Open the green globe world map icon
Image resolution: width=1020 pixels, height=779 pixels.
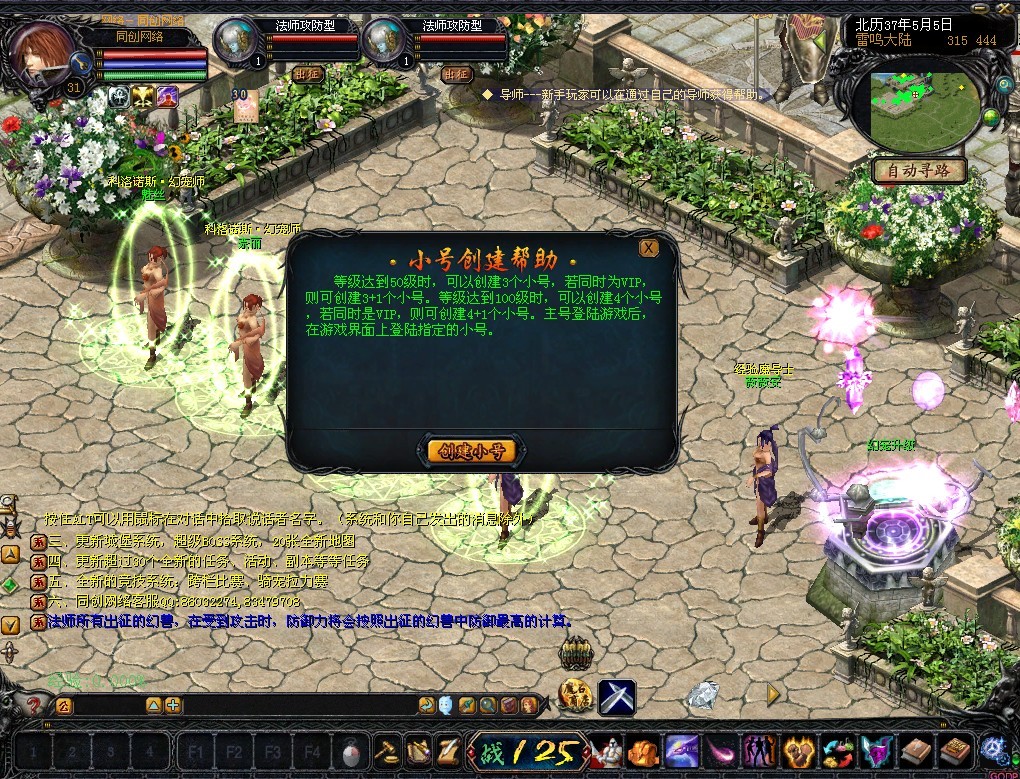click(x=991, y=118)
